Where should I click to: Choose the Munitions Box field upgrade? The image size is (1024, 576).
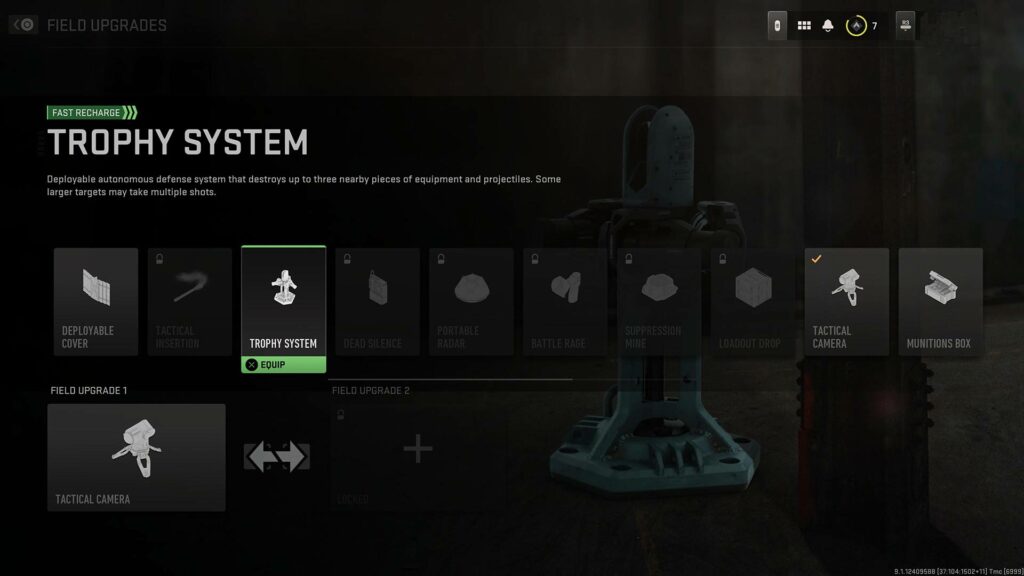click(941, 301)
